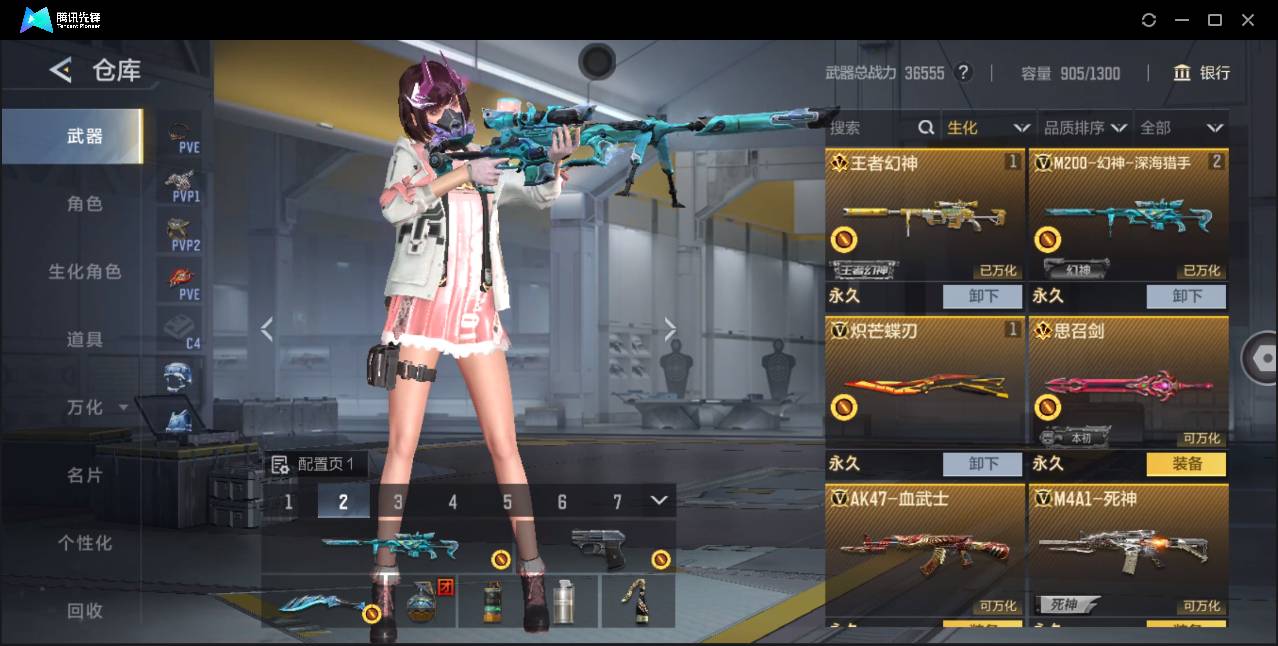Viewport: 1278px width, 646px height.
Task: Open the 生化 filter dropdown
Action: (x=987, y=128)
